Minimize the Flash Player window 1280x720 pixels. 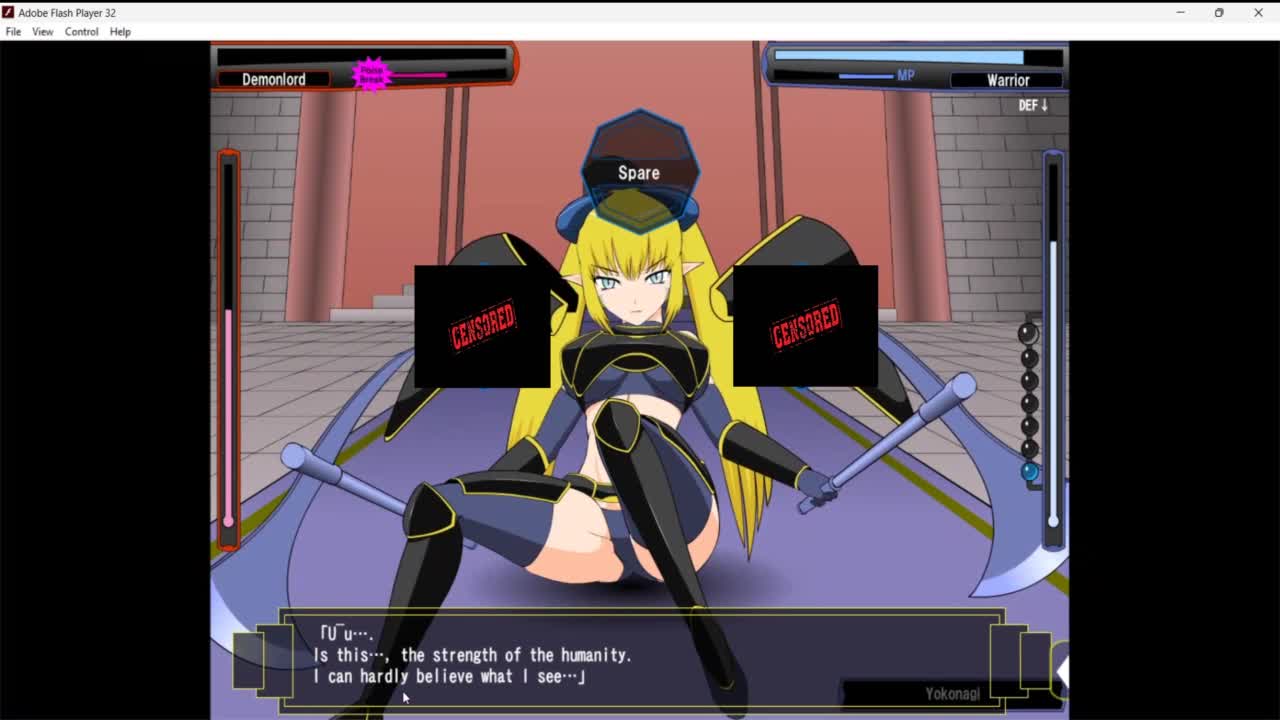tap(1180, 13)
